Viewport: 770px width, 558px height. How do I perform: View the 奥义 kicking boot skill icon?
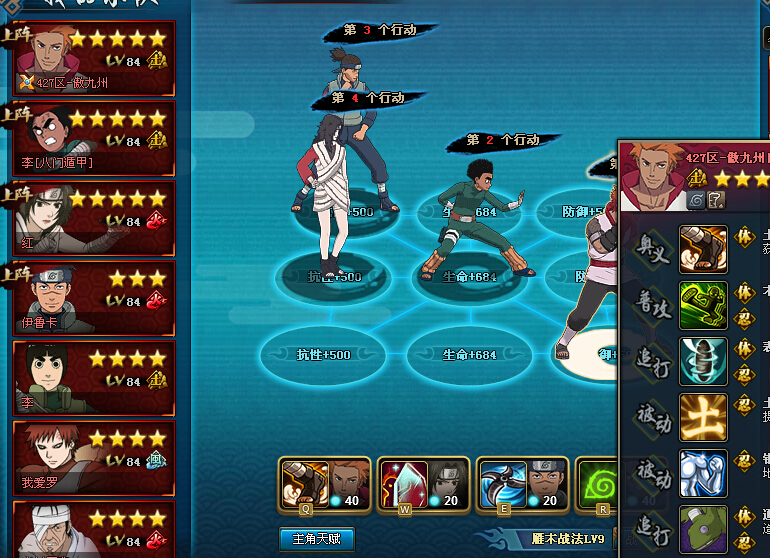[x=703, y=249]
